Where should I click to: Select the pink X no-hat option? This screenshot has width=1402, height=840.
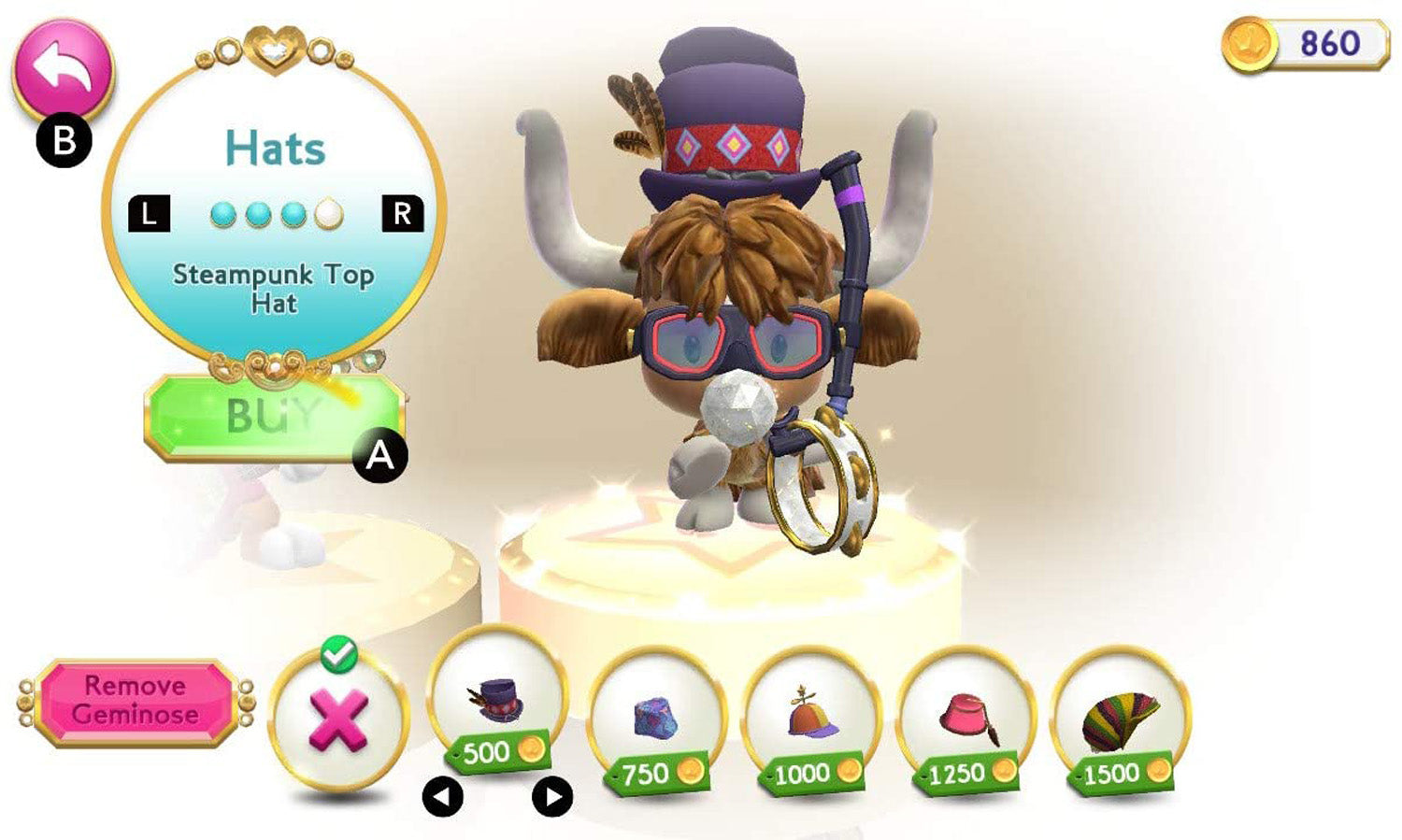[x=338, y=720]
